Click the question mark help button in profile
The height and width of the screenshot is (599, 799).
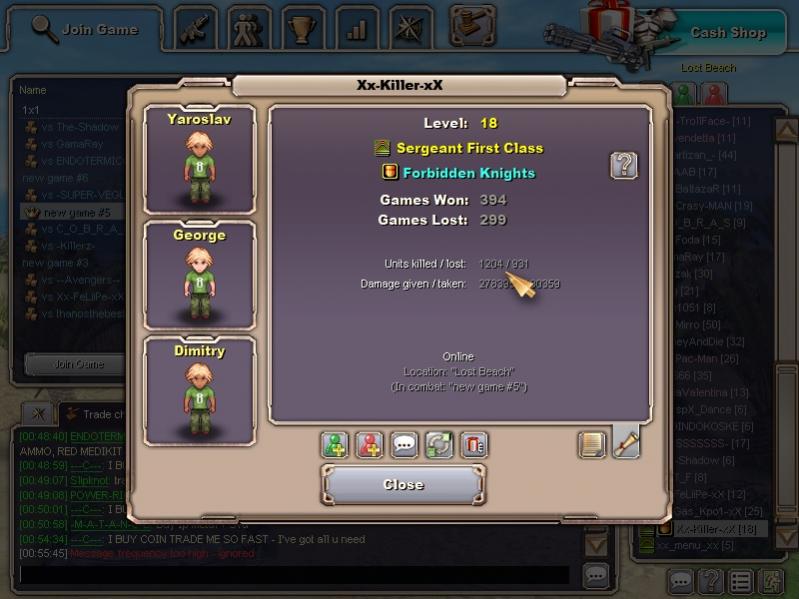624,165
